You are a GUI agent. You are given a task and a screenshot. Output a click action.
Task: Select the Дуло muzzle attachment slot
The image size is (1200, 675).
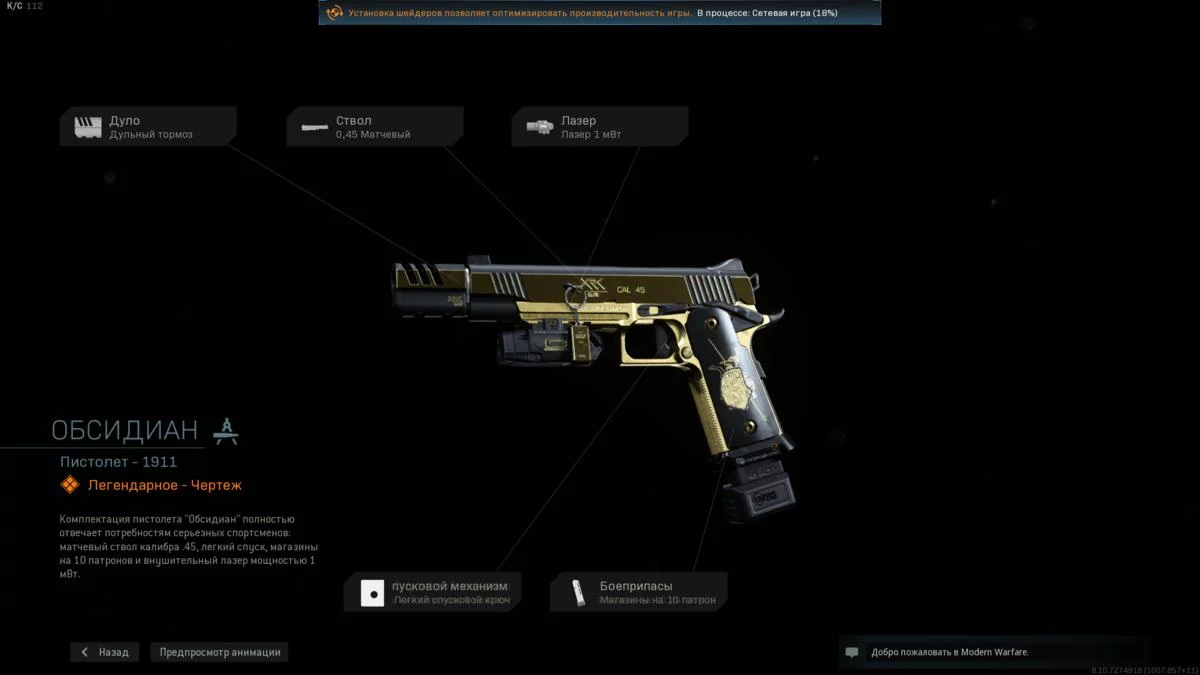[148, 127]
